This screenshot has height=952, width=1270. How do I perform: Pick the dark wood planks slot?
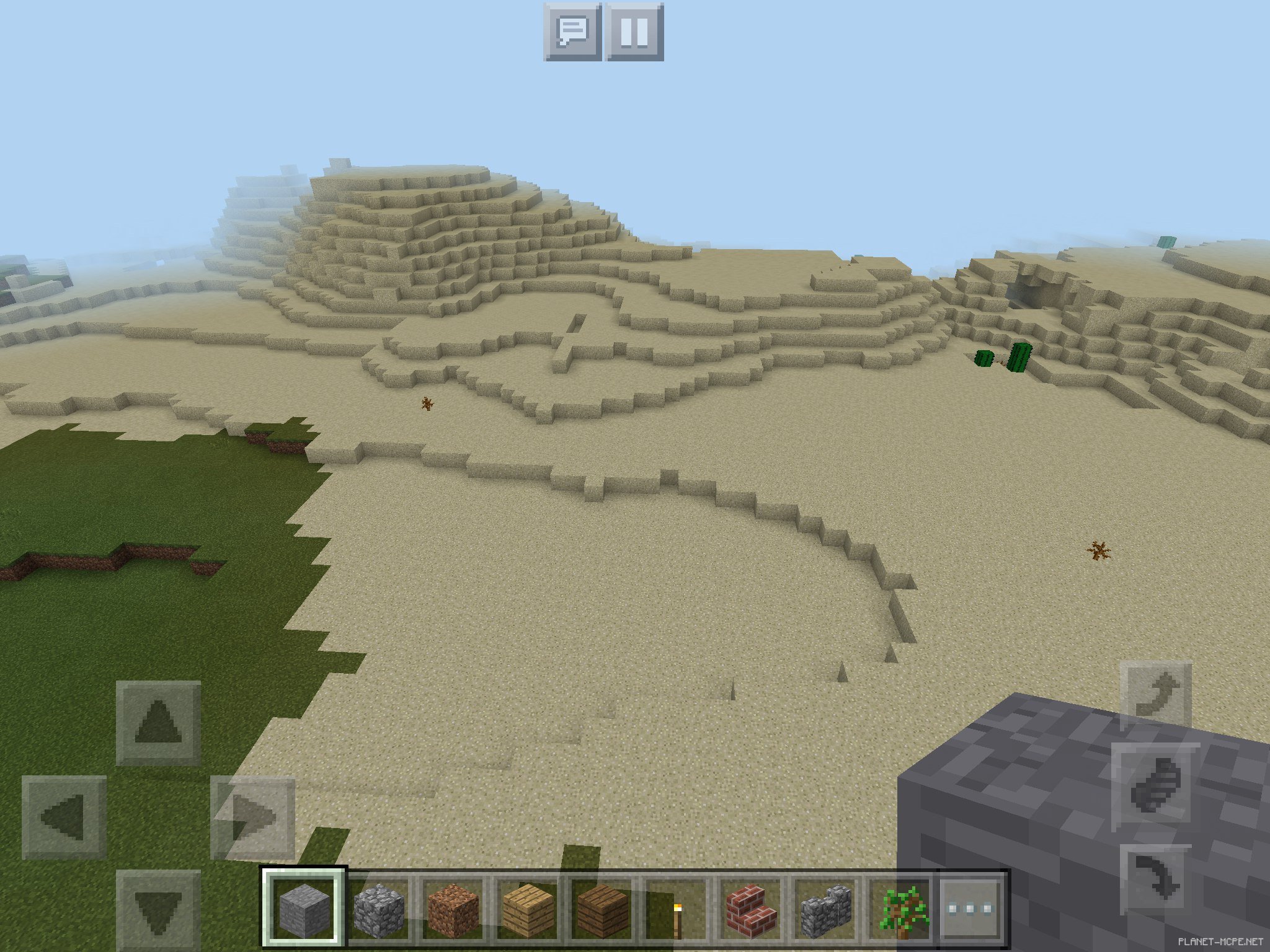(x=602, y=909)
